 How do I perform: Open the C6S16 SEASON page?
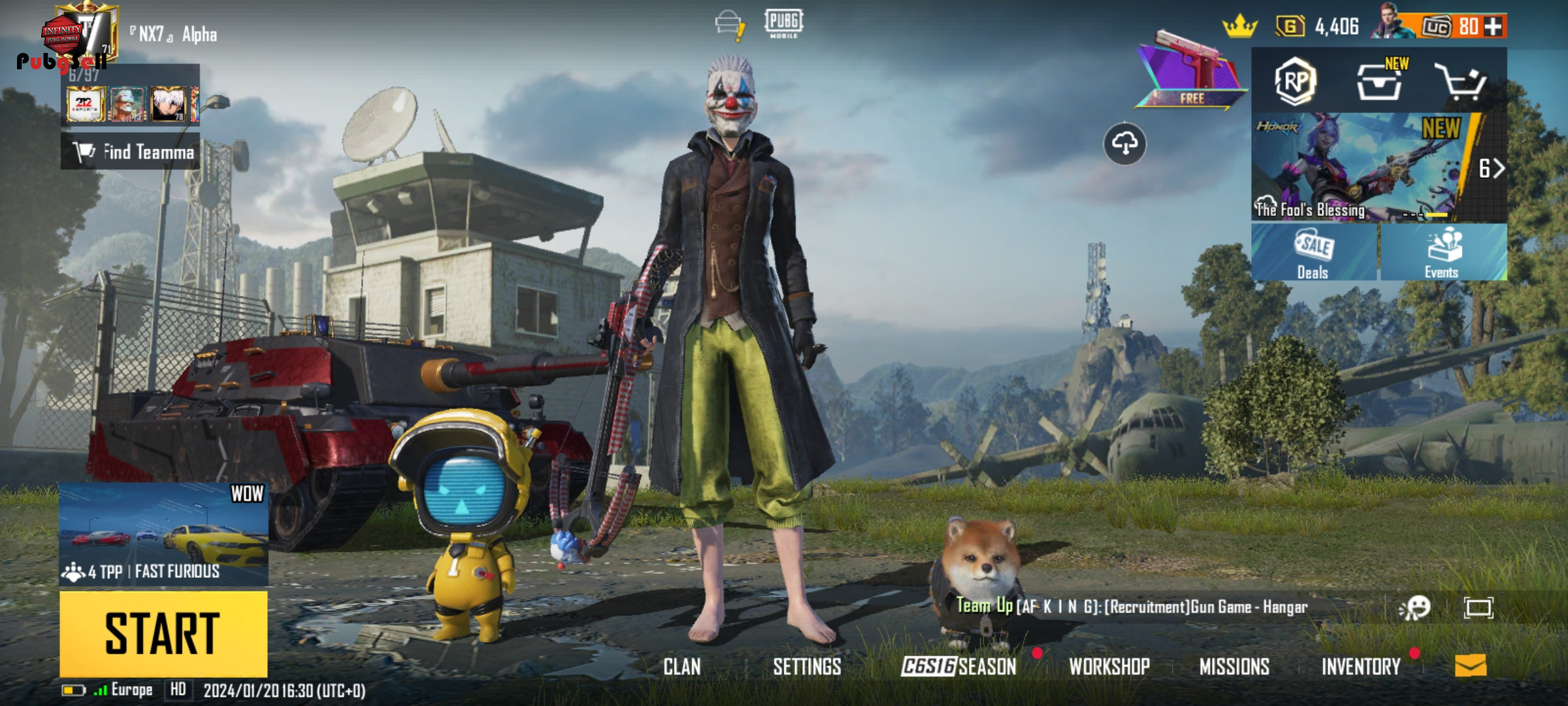pyautogui.click(x=958, y=666)
